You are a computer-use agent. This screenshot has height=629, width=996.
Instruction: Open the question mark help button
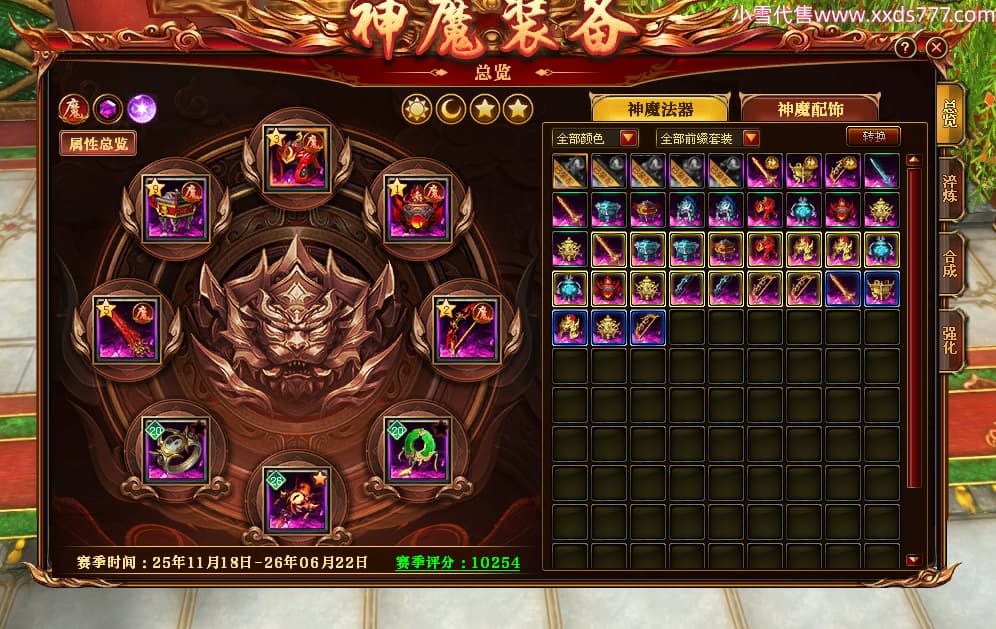(905, 47)
